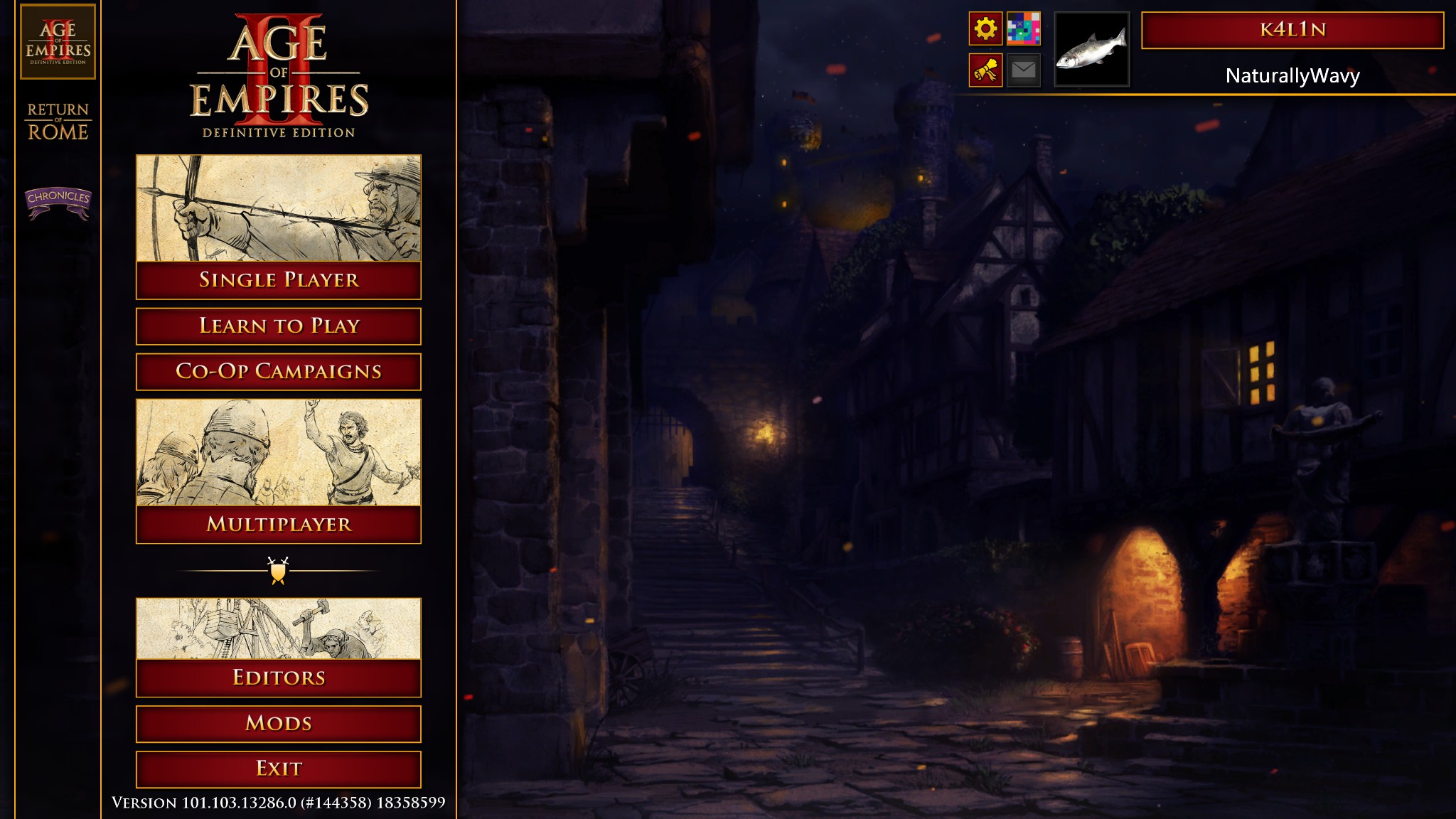
Task: Open the K4L1N player profile banner
Action: point(1292,30)
